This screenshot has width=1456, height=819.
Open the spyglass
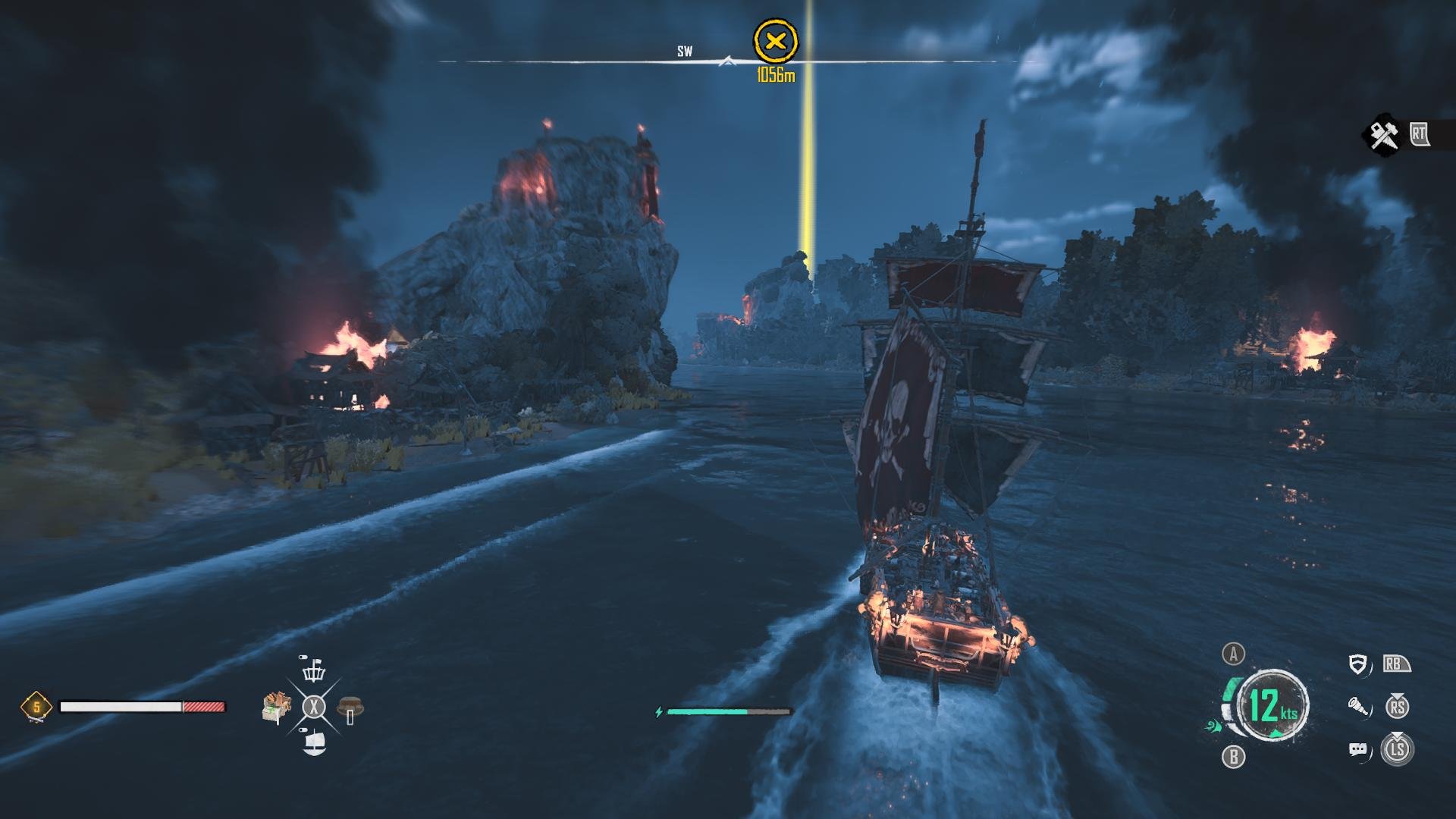[1359, 708]
